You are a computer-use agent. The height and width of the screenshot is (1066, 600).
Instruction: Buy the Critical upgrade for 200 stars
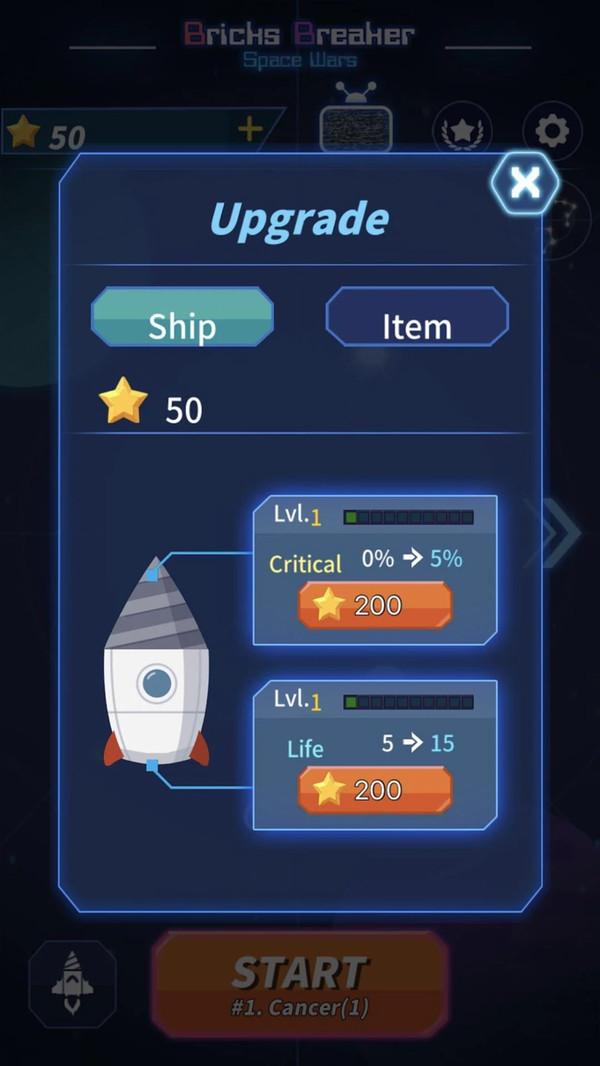click(x=375, y=605)
